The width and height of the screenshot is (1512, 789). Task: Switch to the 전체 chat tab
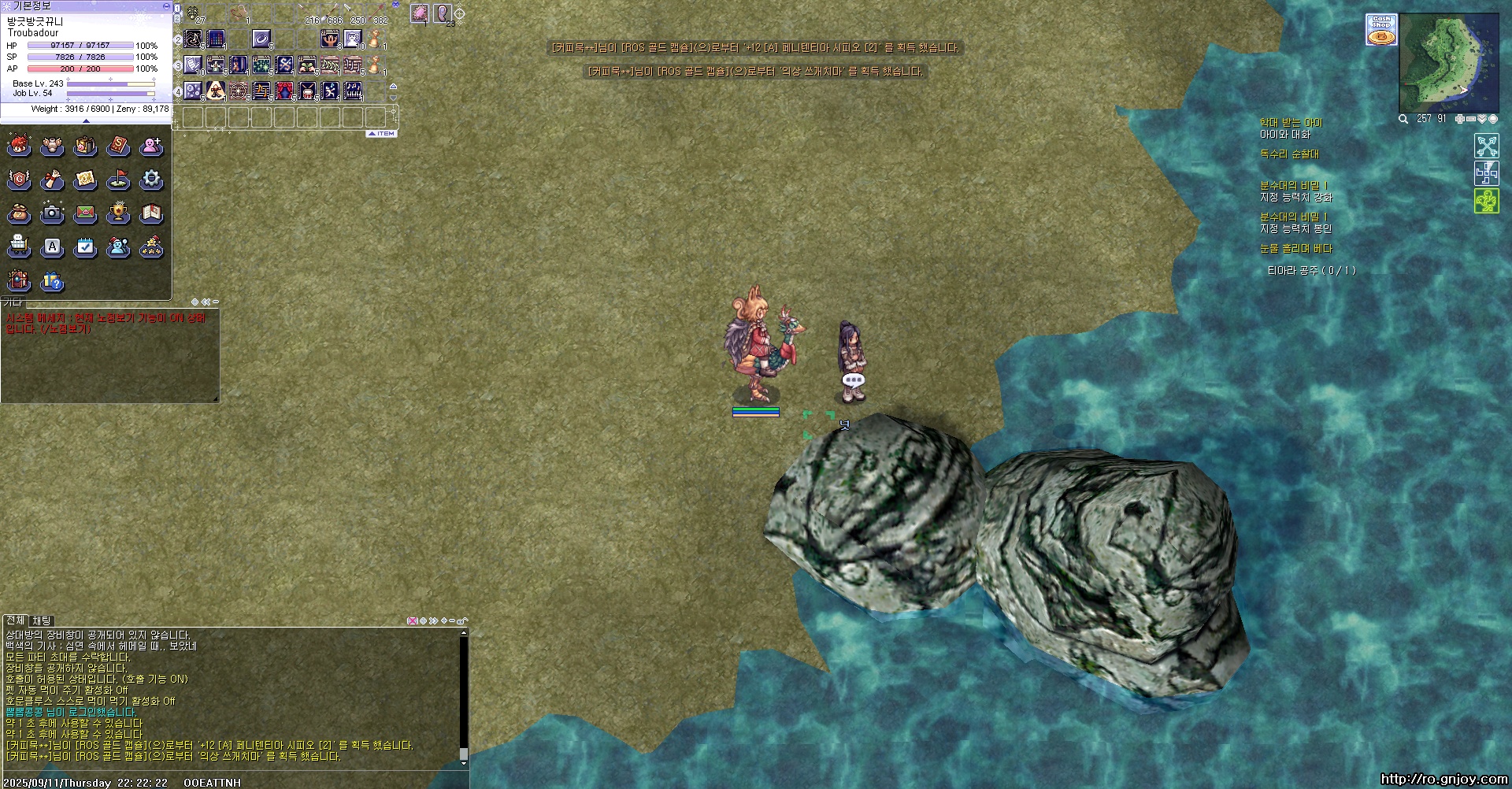pos(15,620)
